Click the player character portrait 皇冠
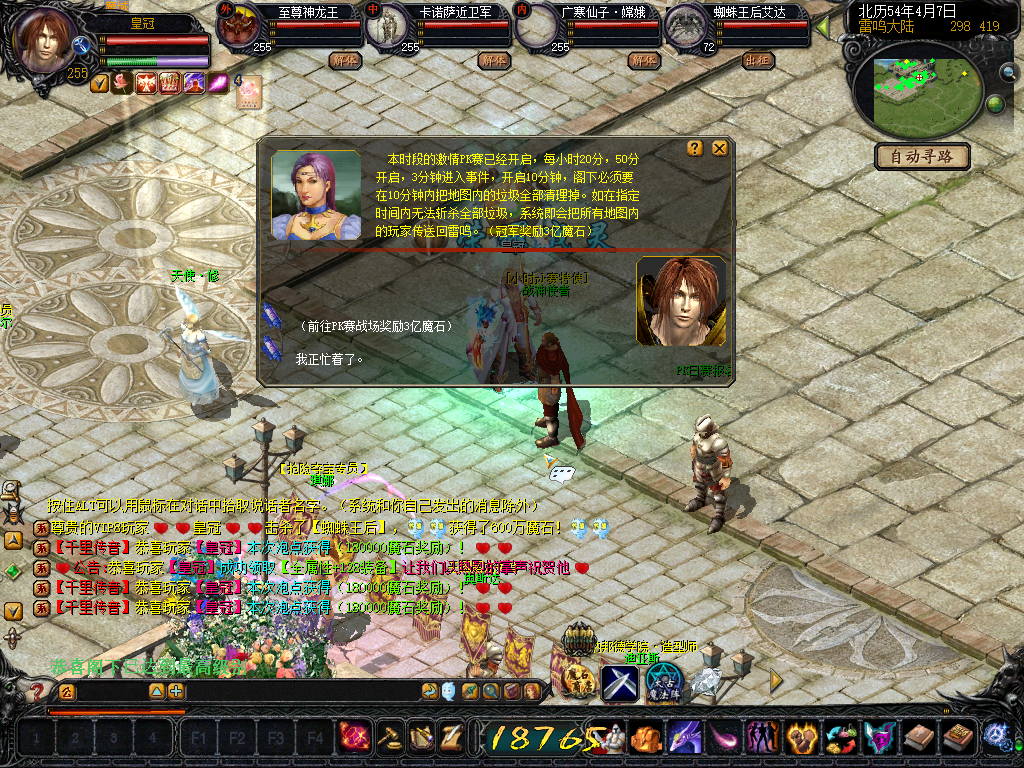 coord(45,38)
